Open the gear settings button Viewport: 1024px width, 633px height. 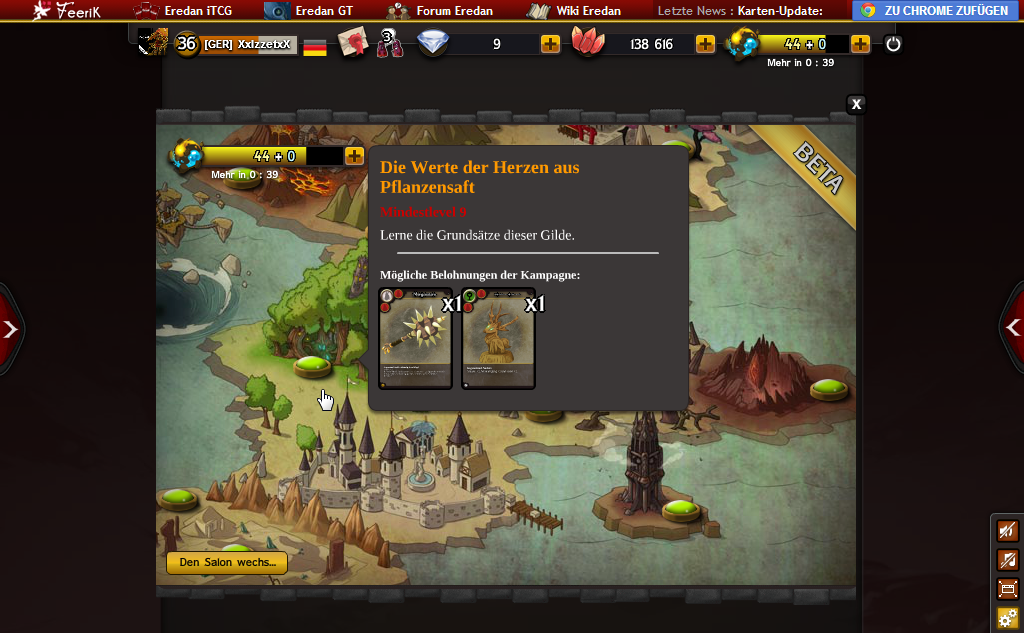coord(1008,617)
